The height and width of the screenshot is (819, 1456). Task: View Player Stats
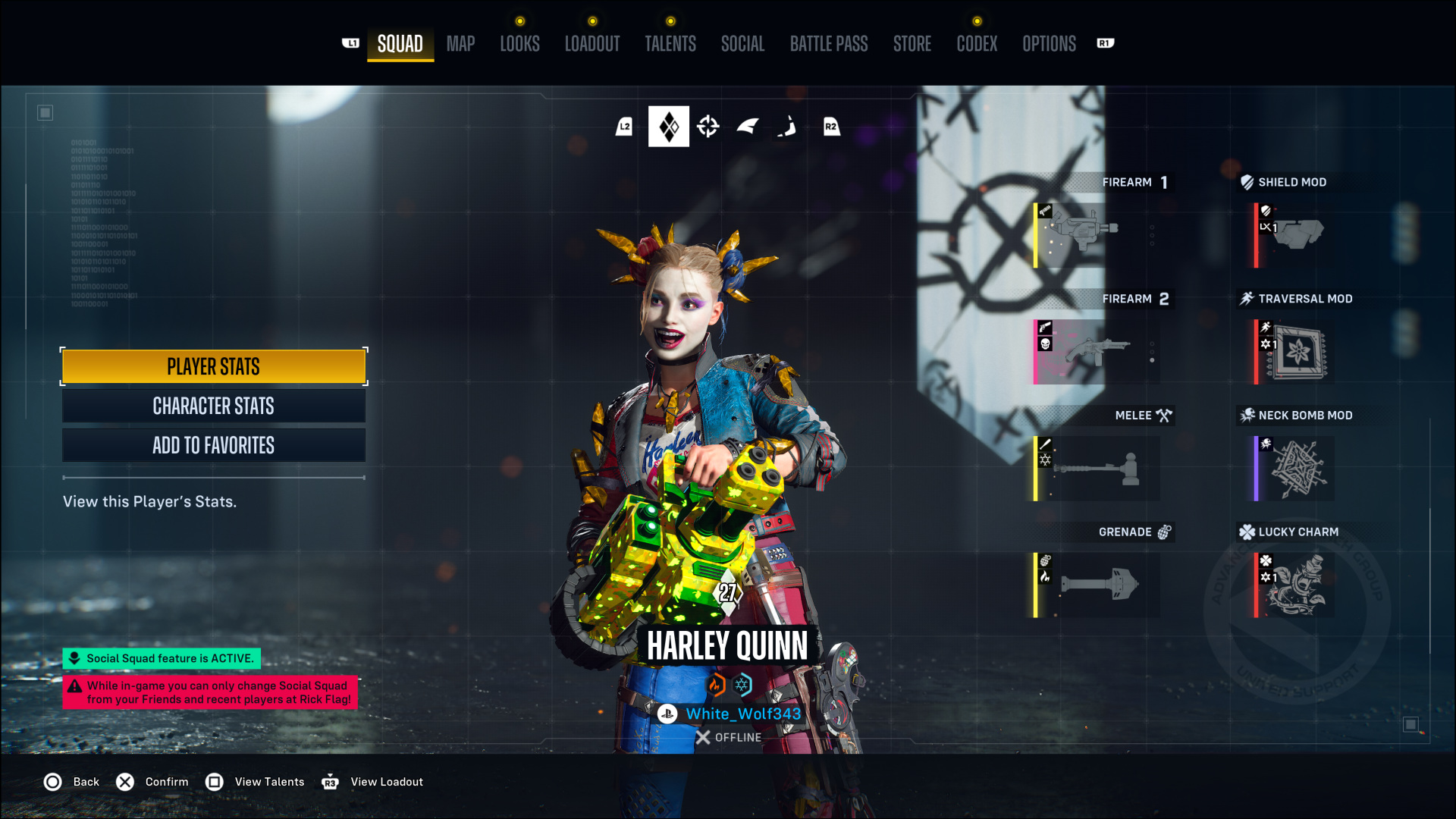214,367
